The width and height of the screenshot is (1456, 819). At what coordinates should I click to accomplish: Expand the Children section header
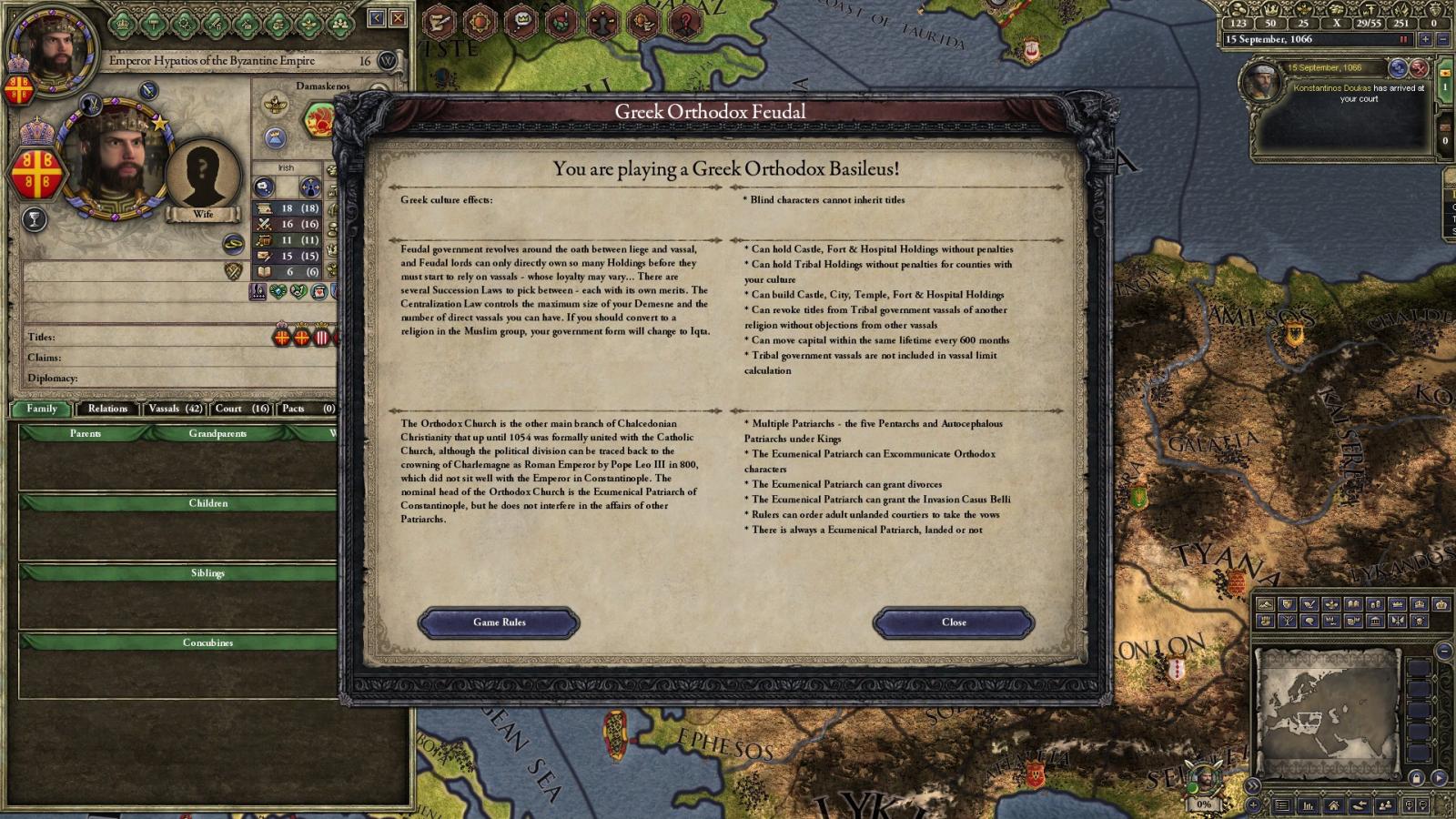click(207, 503)
